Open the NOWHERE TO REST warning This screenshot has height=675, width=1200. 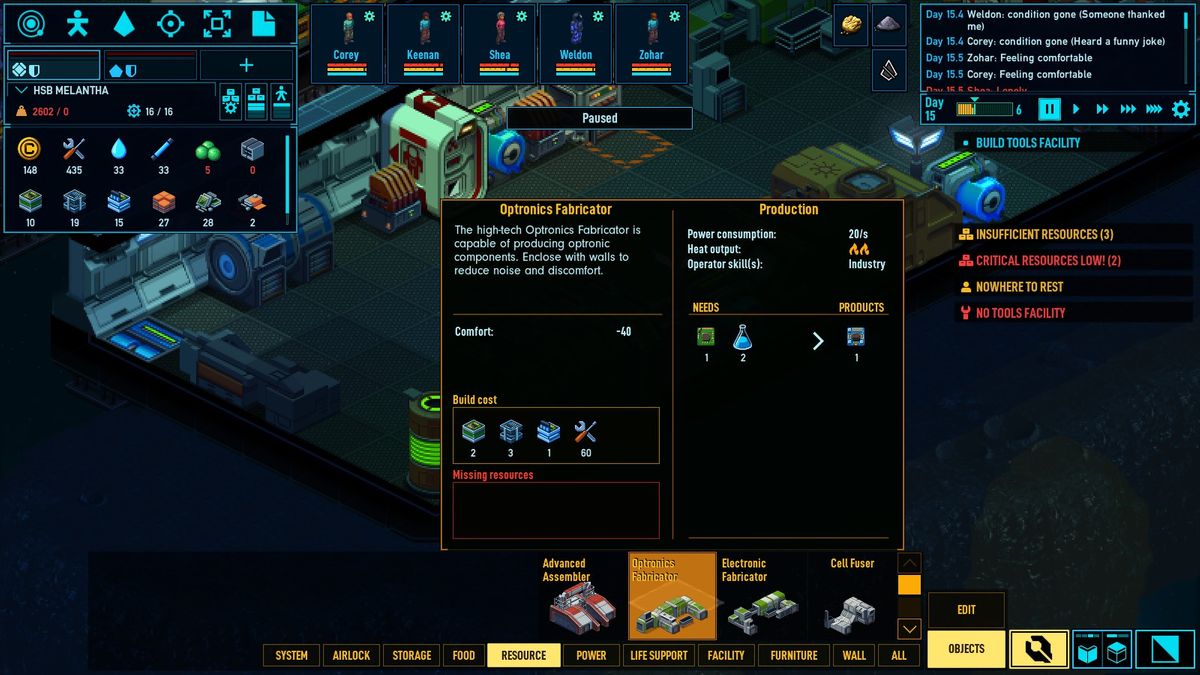pos(1018,287)
